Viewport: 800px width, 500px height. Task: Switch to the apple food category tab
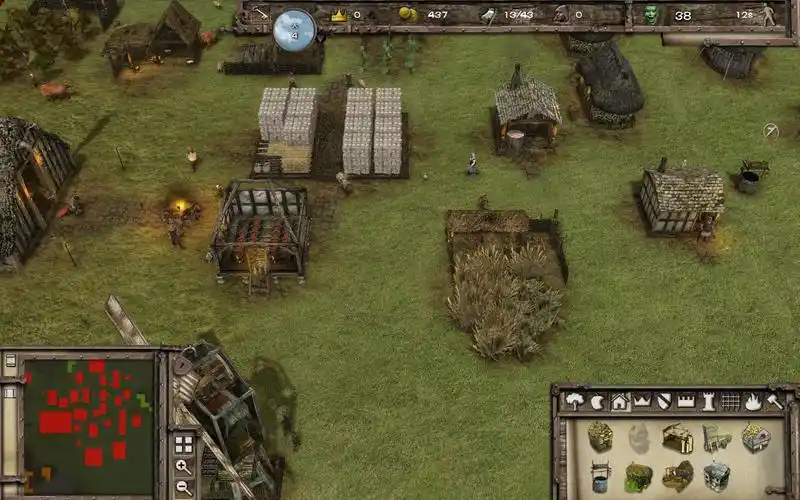597,401
